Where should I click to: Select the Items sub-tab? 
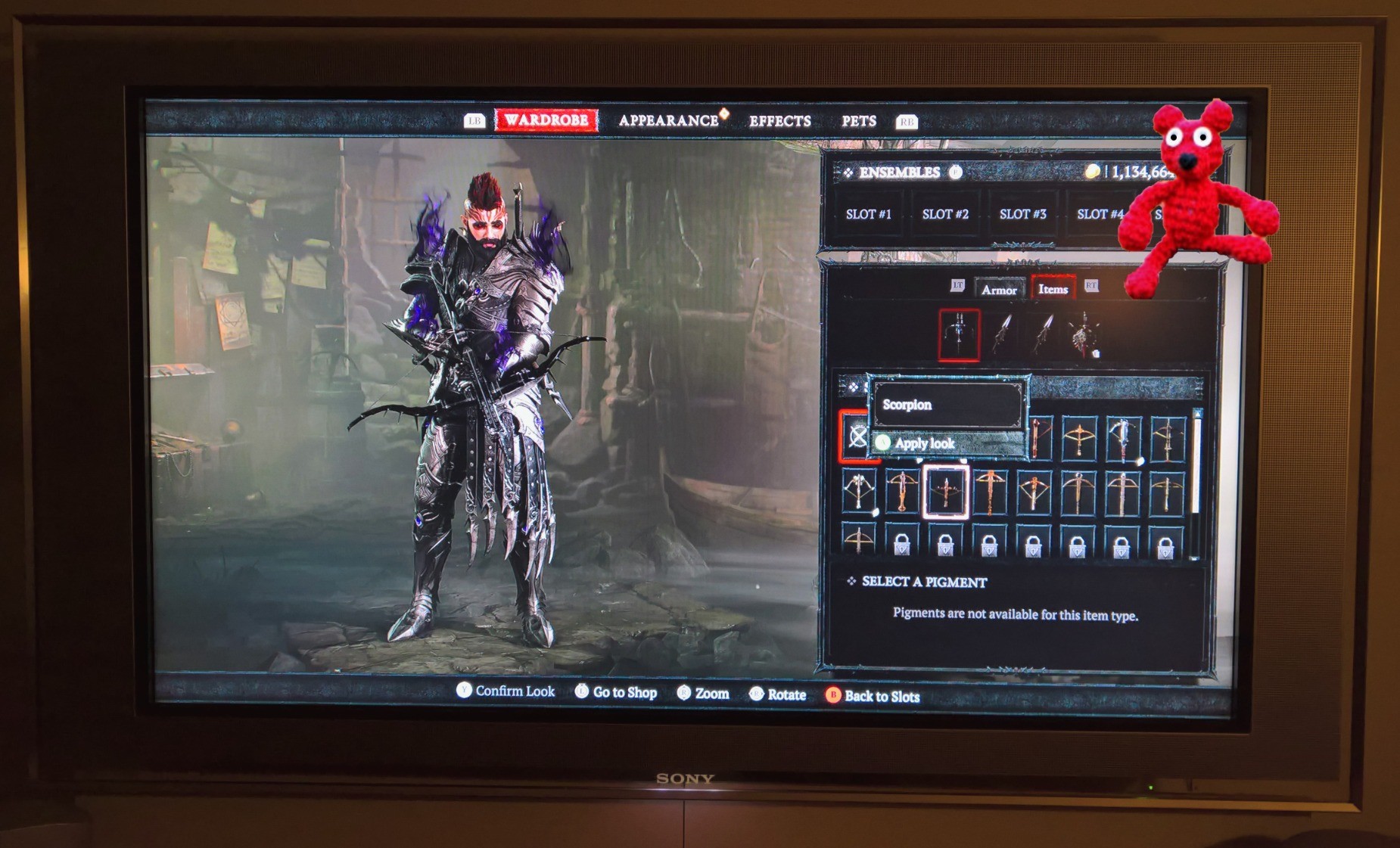tap(1053, 289)
